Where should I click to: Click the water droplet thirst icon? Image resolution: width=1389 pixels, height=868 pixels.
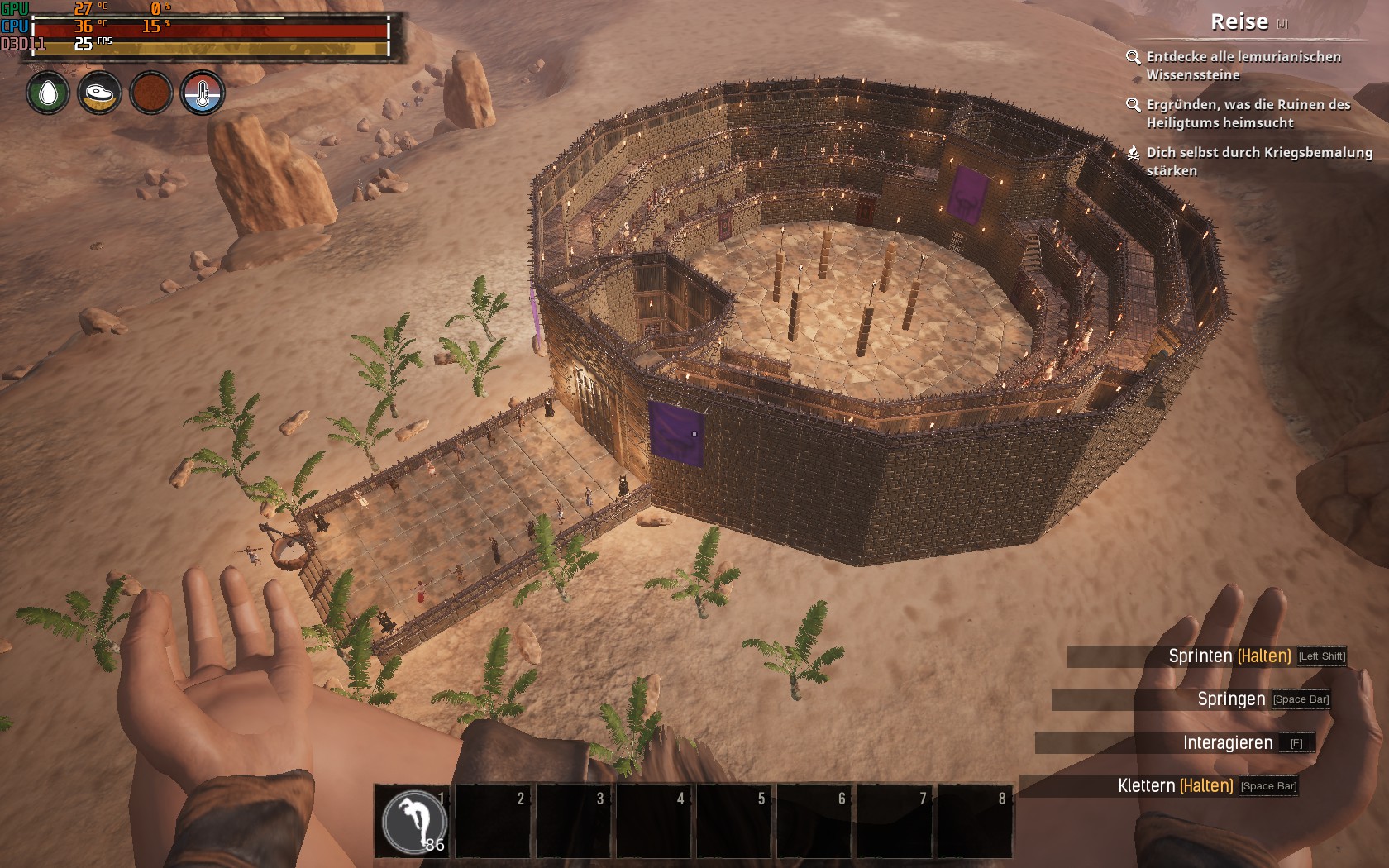coord(48,93)
